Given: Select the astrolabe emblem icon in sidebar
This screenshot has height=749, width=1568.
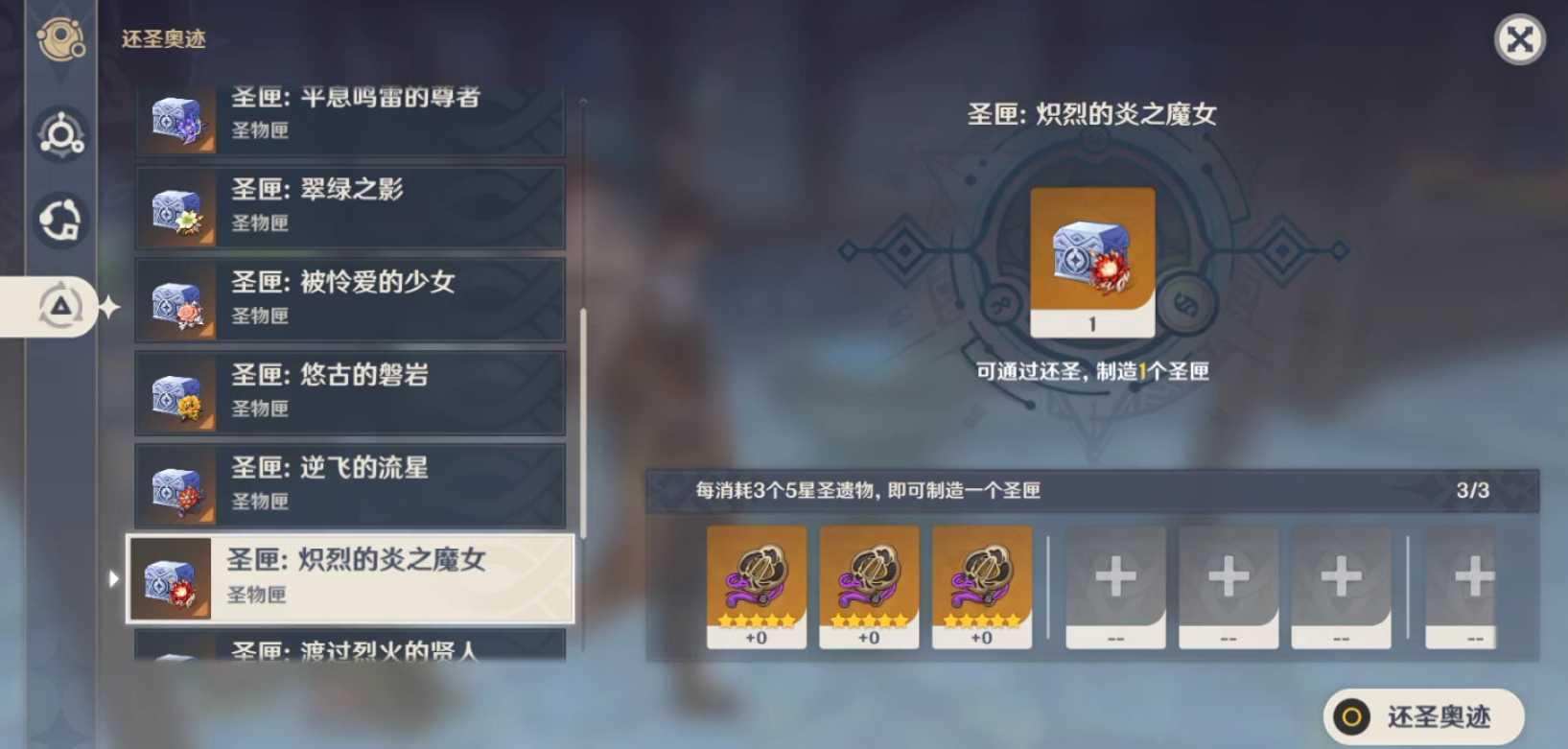Looking at the screenshot, I should click(x=61, y=38).
